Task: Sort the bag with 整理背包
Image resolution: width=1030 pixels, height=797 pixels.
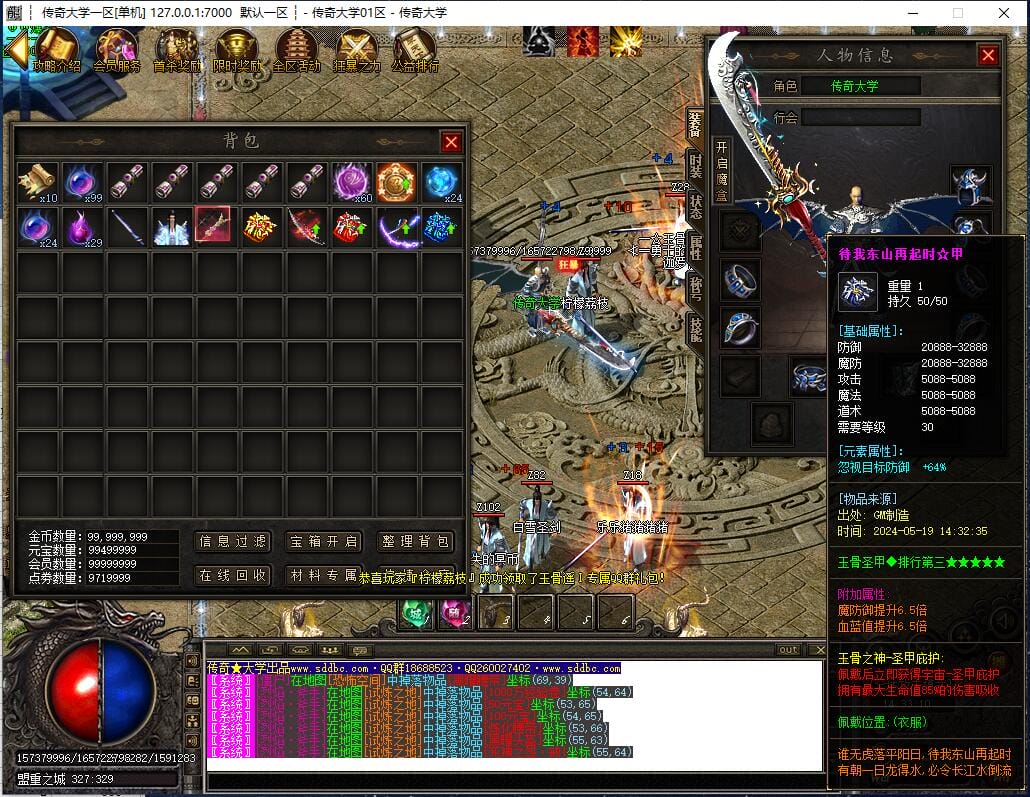Action: [416, 542]
